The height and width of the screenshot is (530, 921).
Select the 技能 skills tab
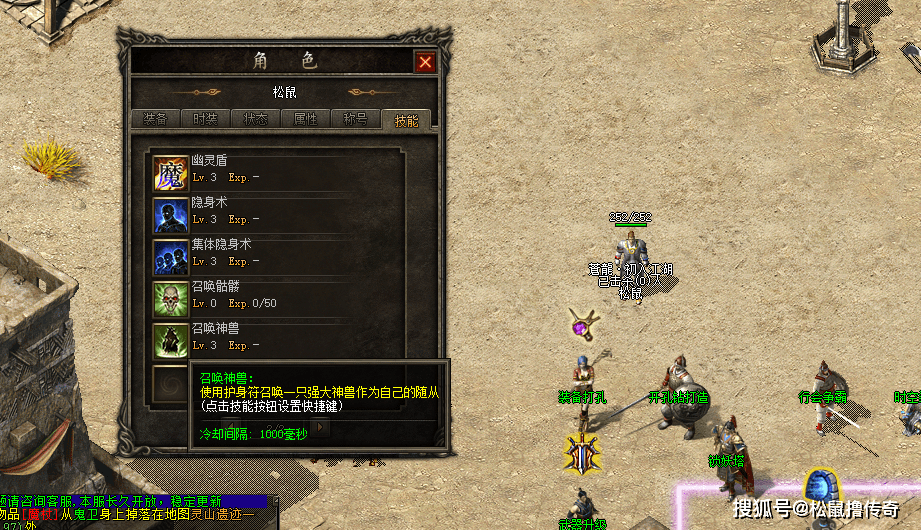[x=406, y=120]
